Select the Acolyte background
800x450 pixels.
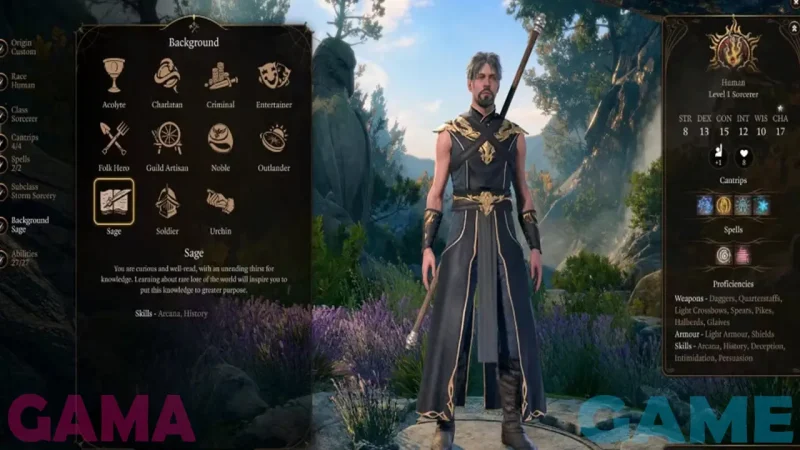pos(113,75)
